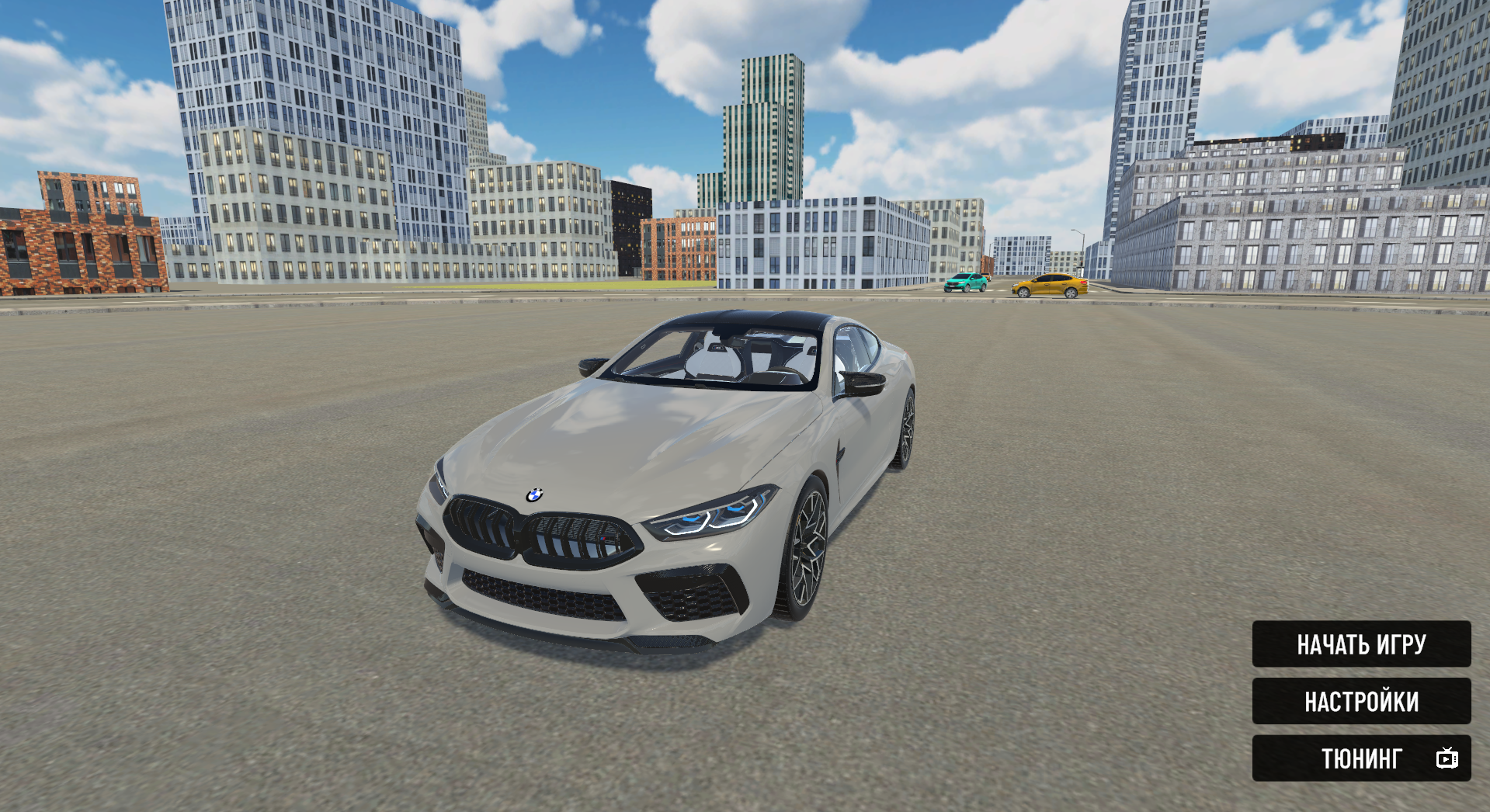Click the НАЧАТЬ ИГРУ button to start game
Viewport: 1490px width, 812px height.
(1361, 644)
